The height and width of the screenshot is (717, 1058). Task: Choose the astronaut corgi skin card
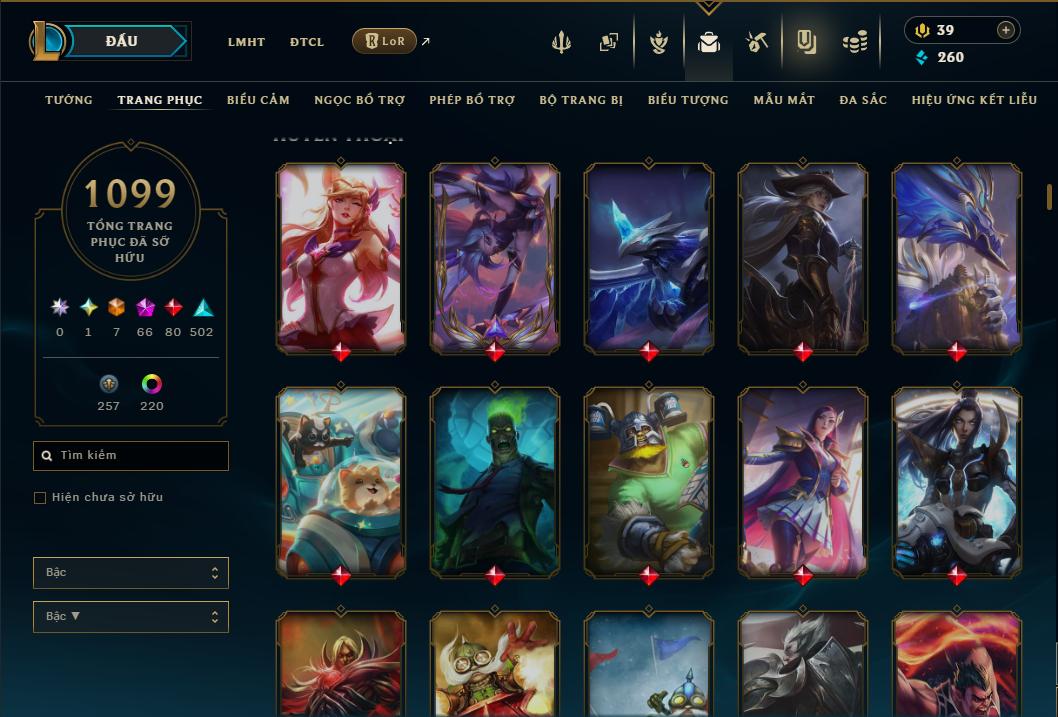(341, 480)
